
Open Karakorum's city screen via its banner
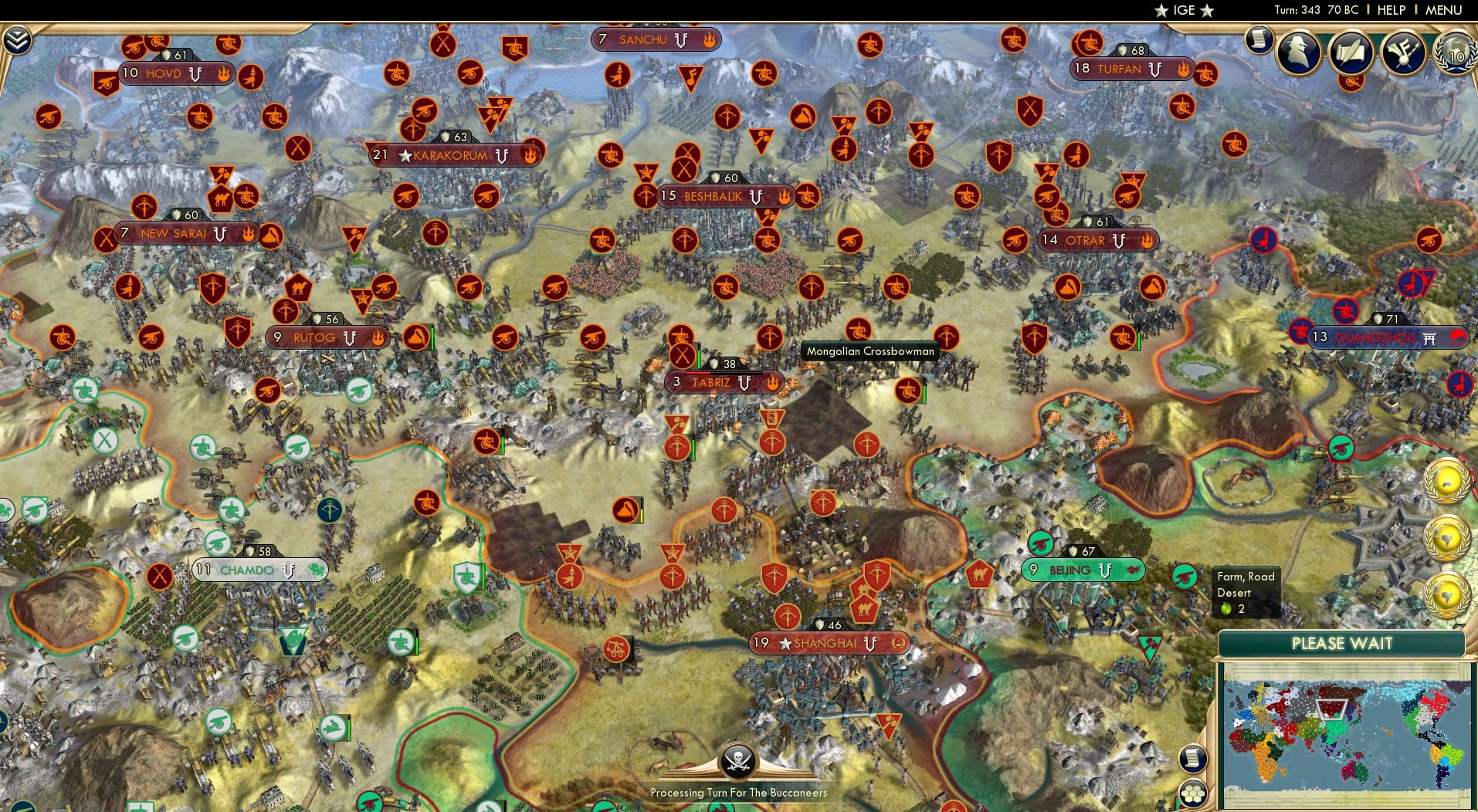pos(447,154)
